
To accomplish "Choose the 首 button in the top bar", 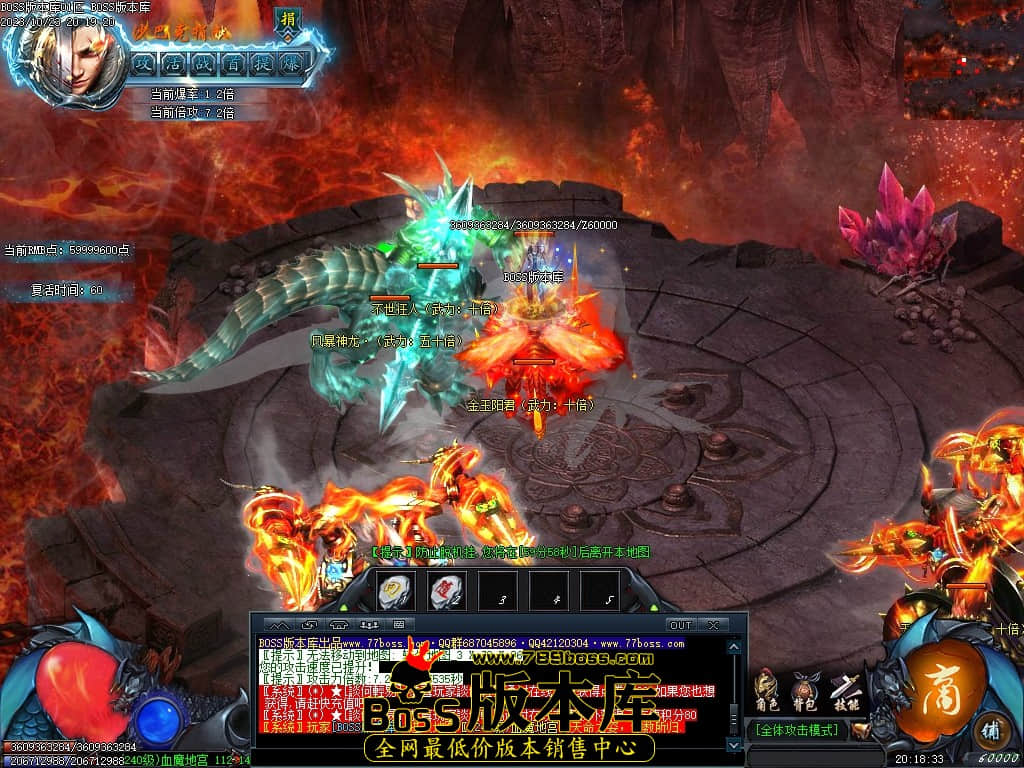I will tap(233, 62).
